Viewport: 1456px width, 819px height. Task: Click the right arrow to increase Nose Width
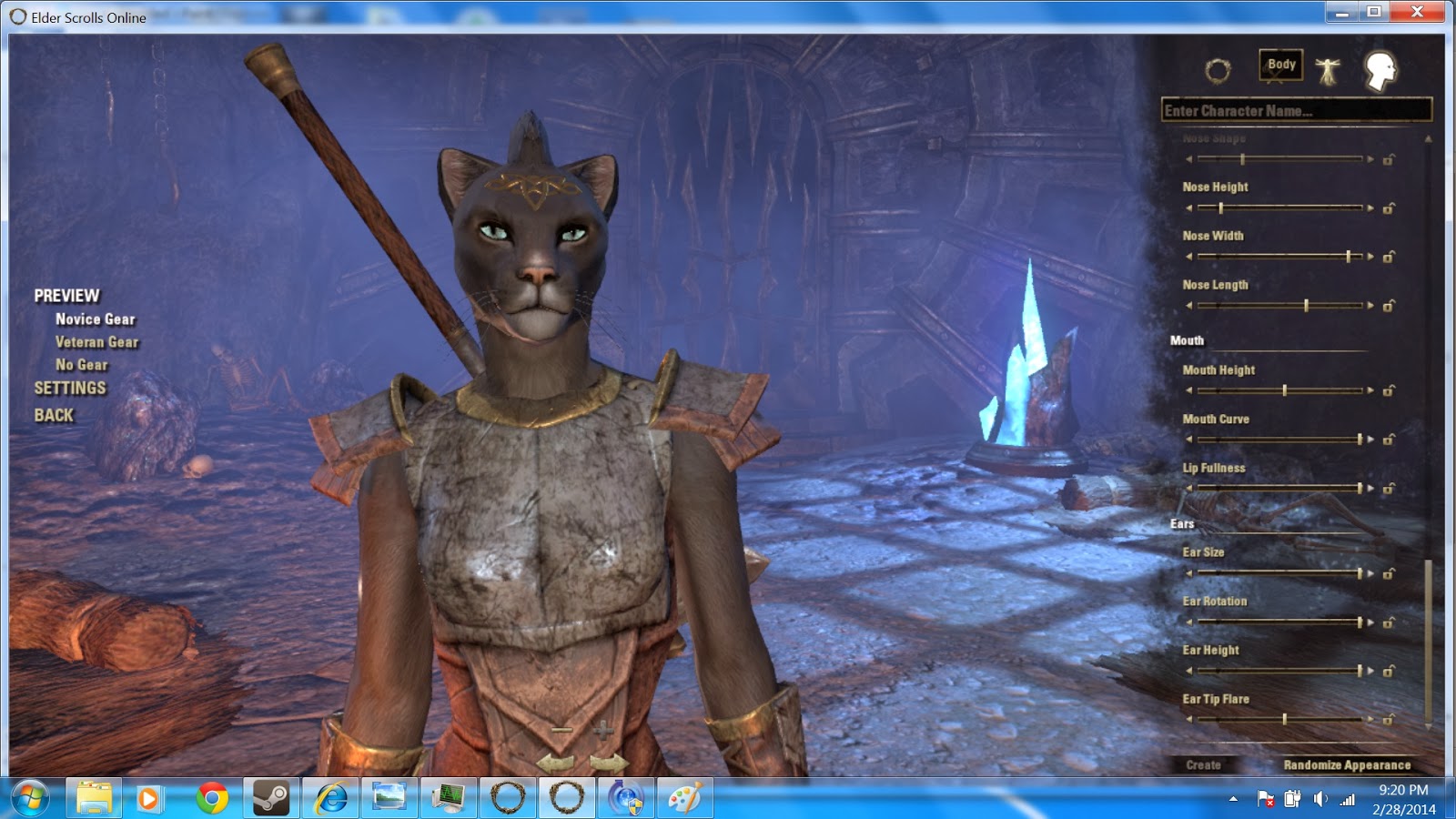coord(1372,256)
